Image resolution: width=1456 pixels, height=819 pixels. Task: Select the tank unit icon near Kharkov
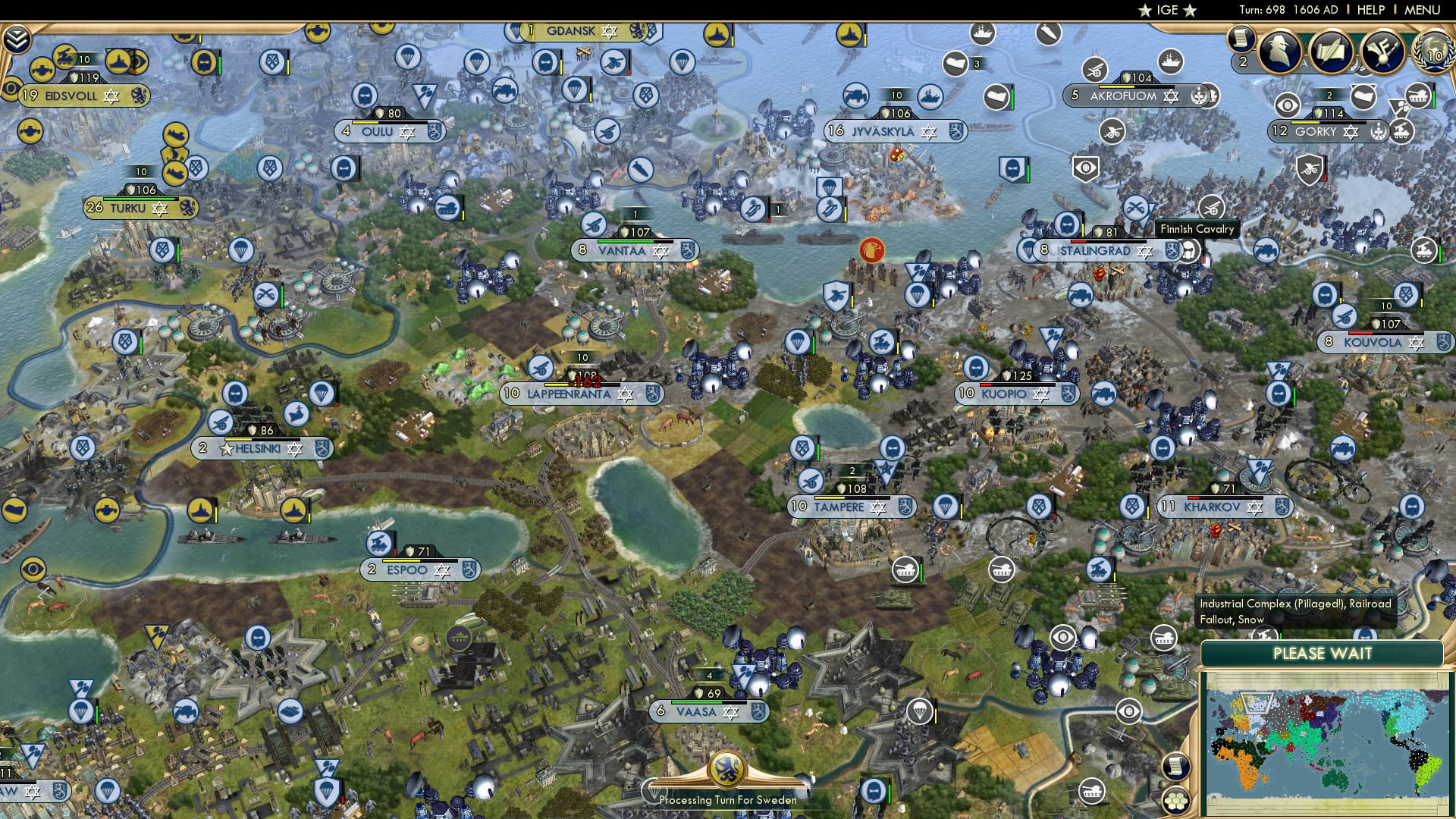[1163, 638]
